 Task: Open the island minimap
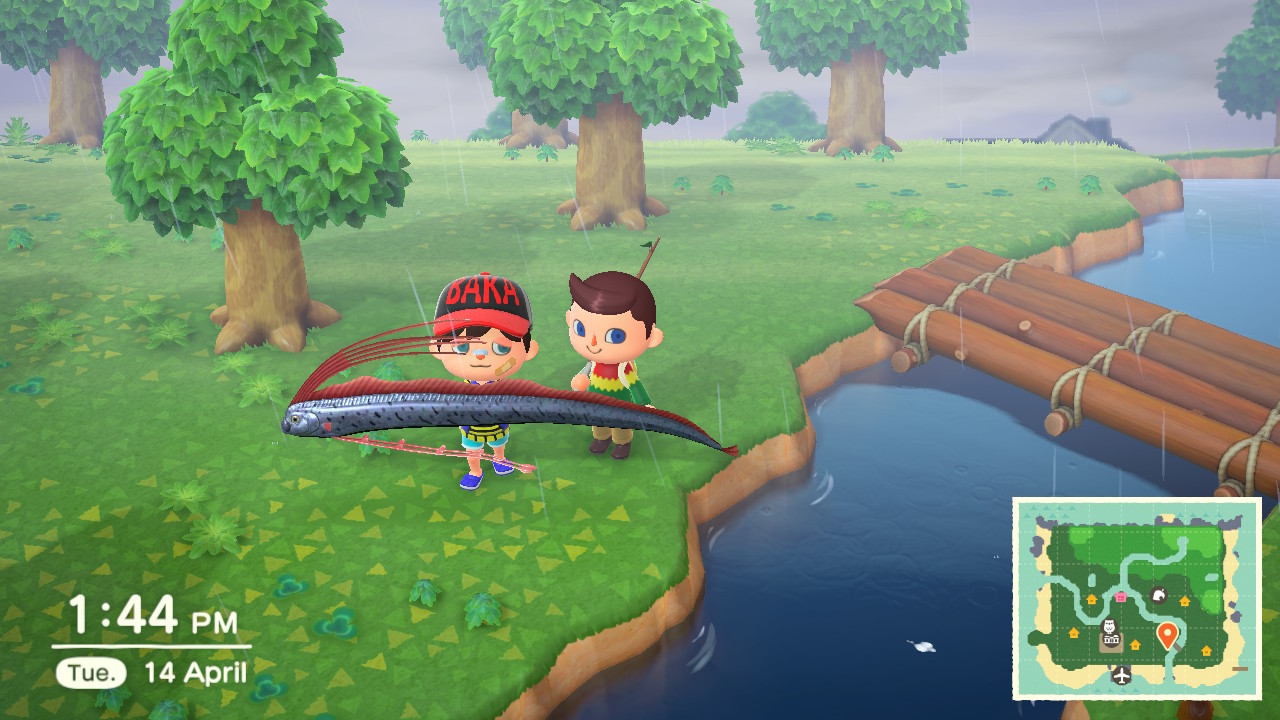(x=1136, y=598)
